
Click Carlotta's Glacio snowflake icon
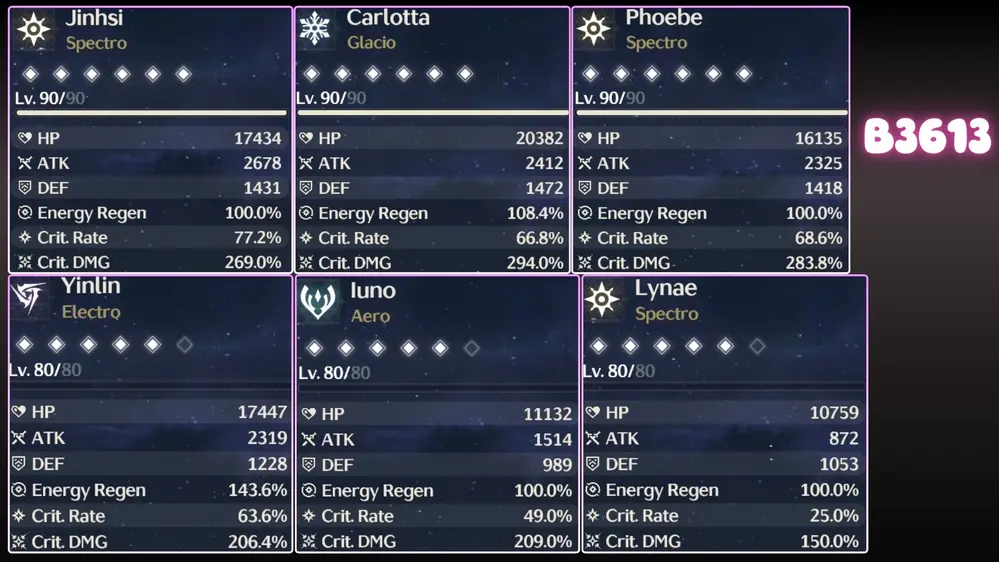click(316, 29)
